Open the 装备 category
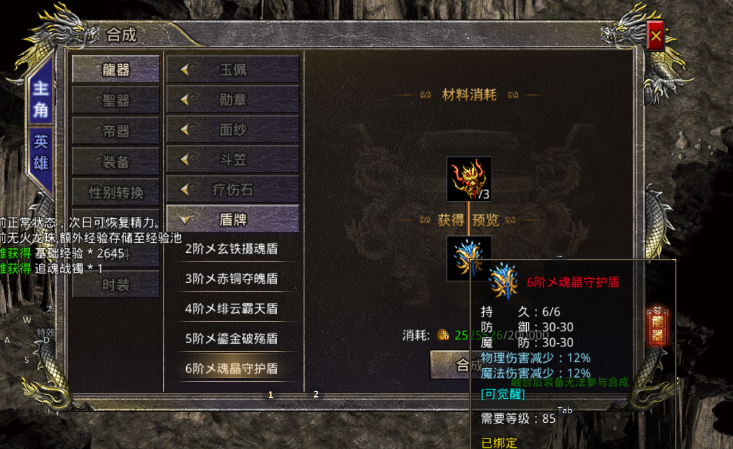The width and height of the screenshot is (733, 449). tap(115, 161)
